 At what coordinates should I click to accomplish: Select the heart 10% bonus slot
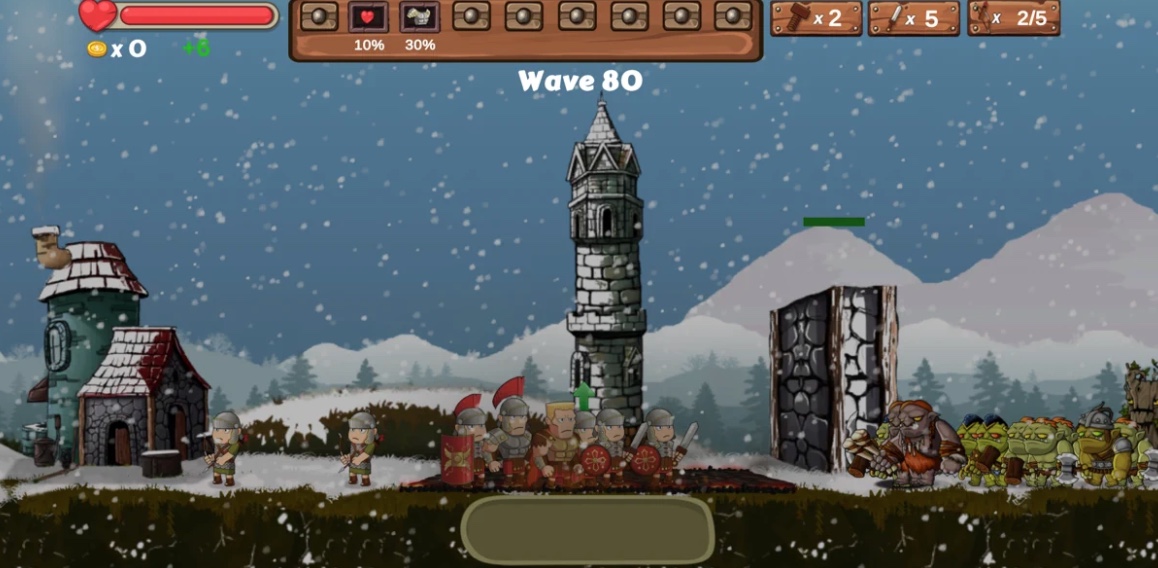click(368, 17)
